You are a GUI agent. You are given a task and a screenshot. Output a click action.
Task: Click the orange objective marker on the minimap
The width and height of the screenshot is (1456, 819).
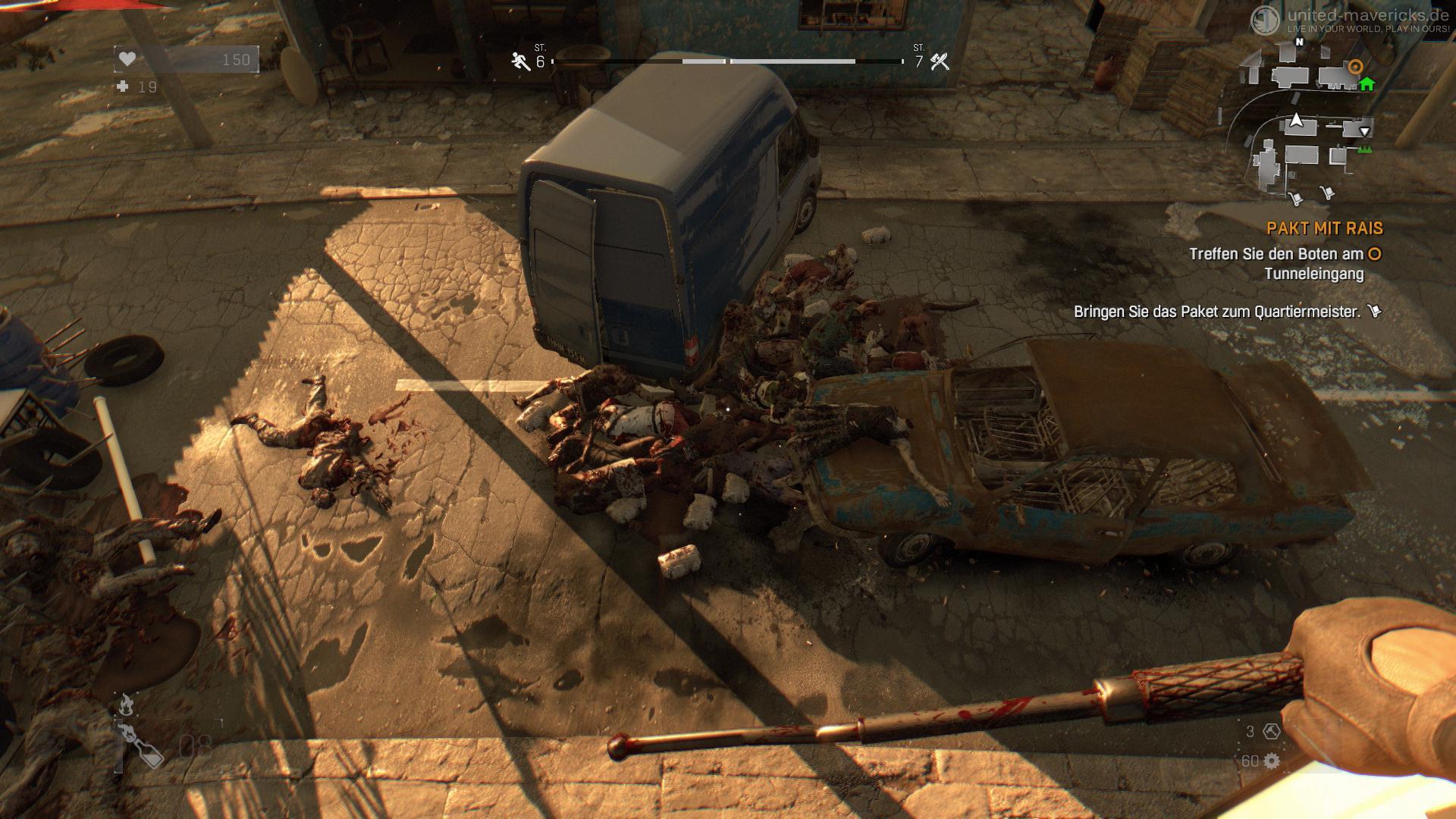pos(1355,67)
